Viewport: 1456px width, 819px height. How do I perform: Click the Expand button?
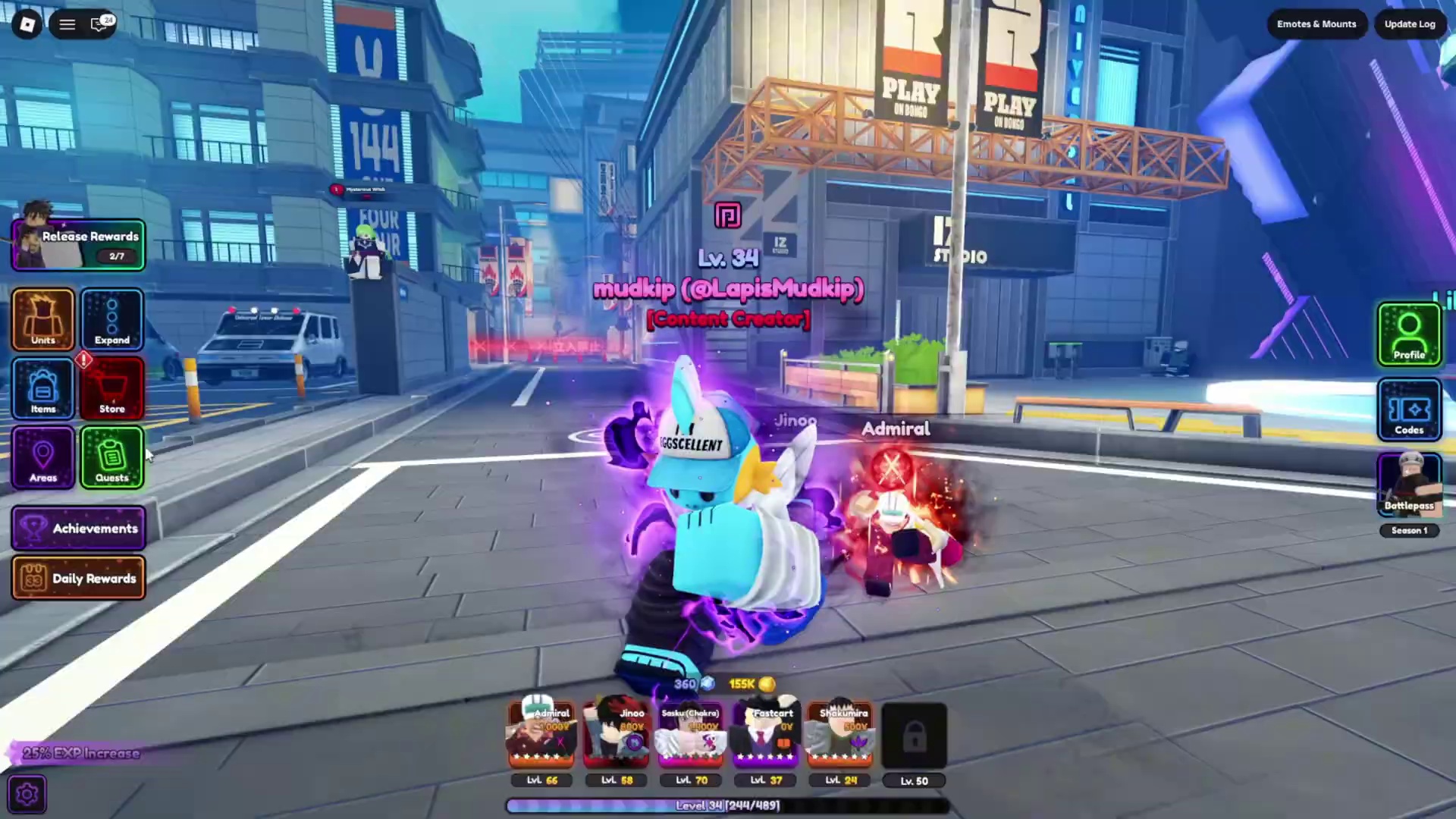point(112,319)
